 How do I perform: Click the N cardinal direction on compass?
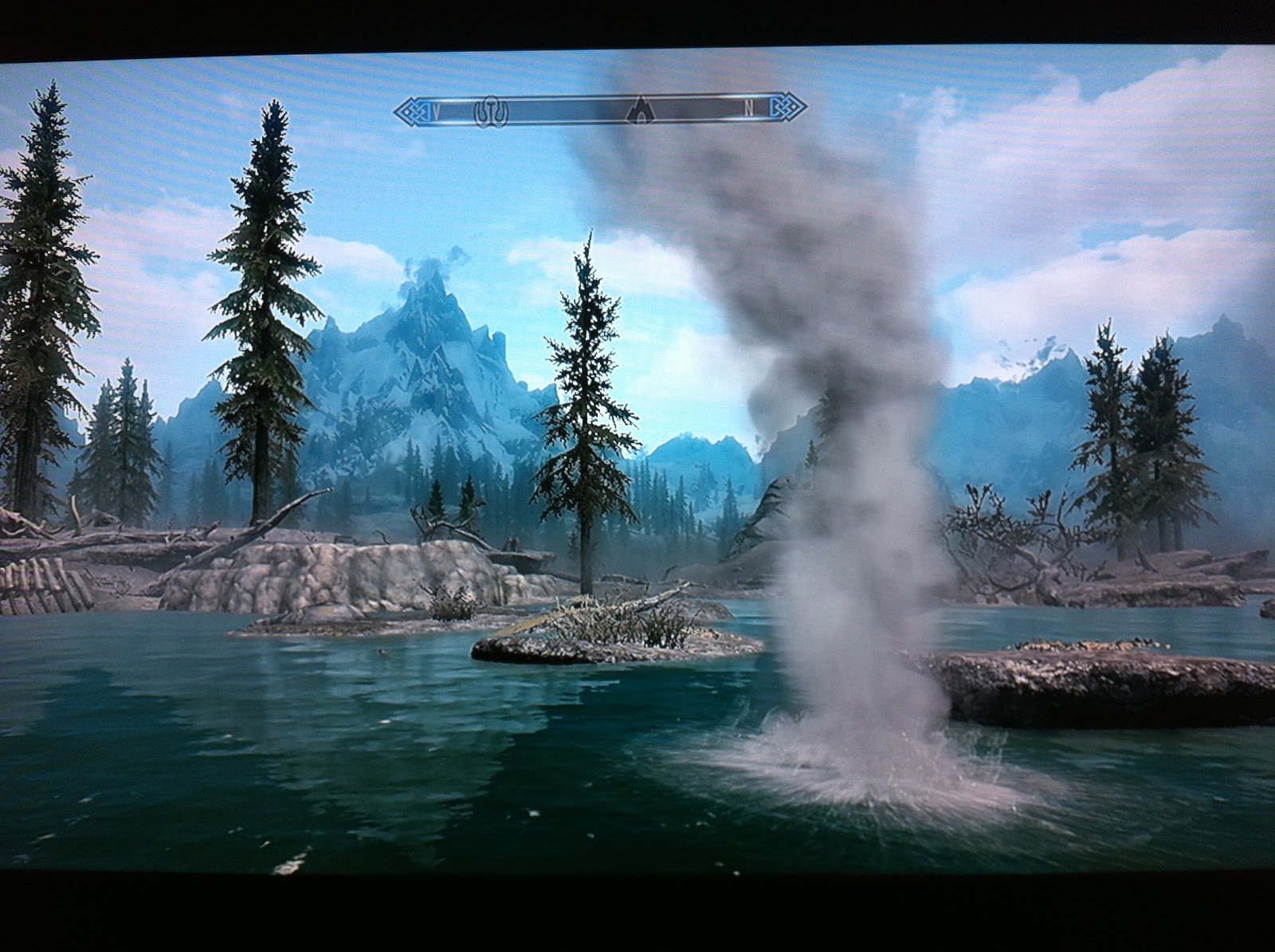click(748, 110)
